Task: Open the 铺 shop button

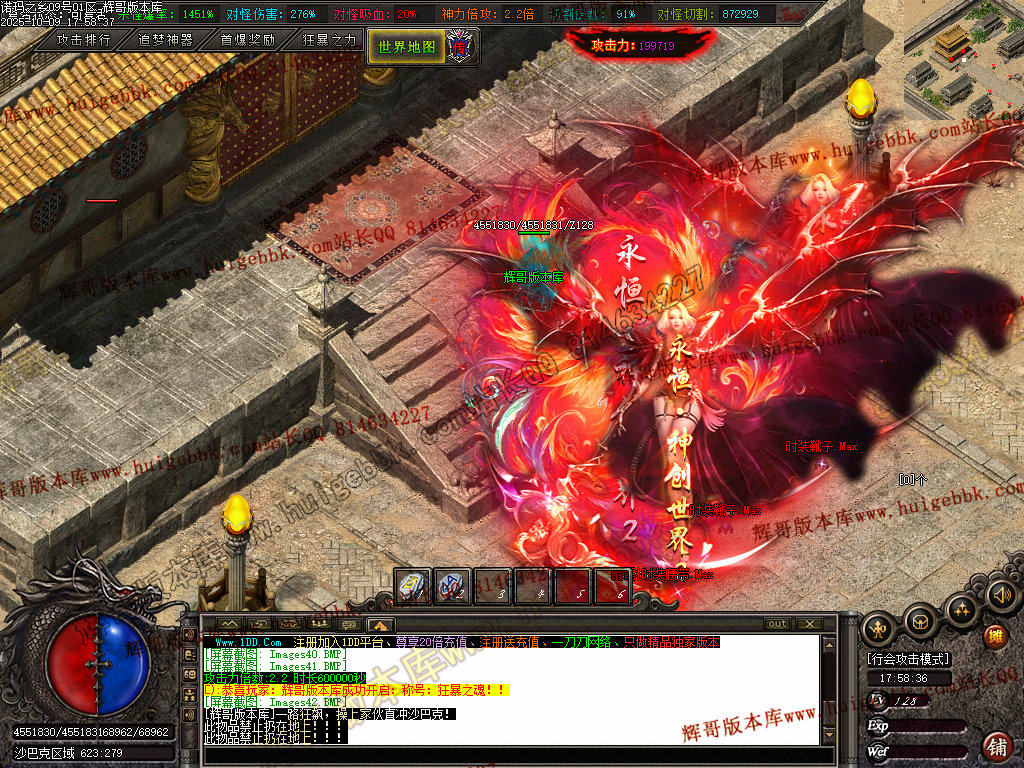Action: 997,745
